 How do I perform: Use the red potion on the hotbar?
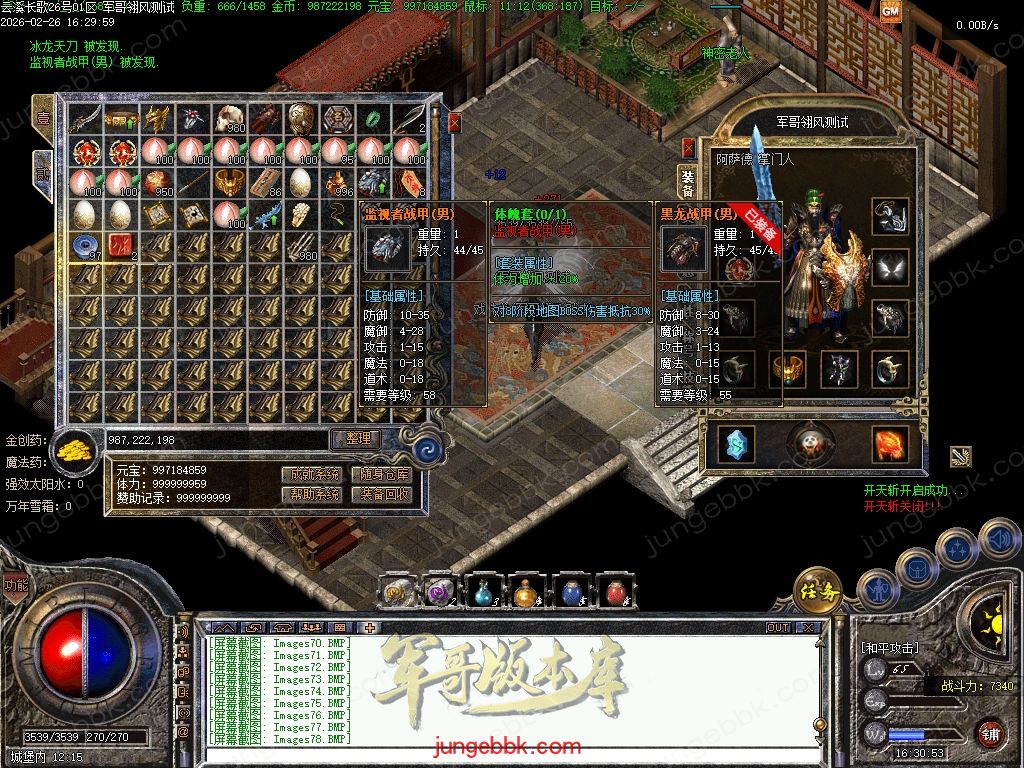point(615,592)
